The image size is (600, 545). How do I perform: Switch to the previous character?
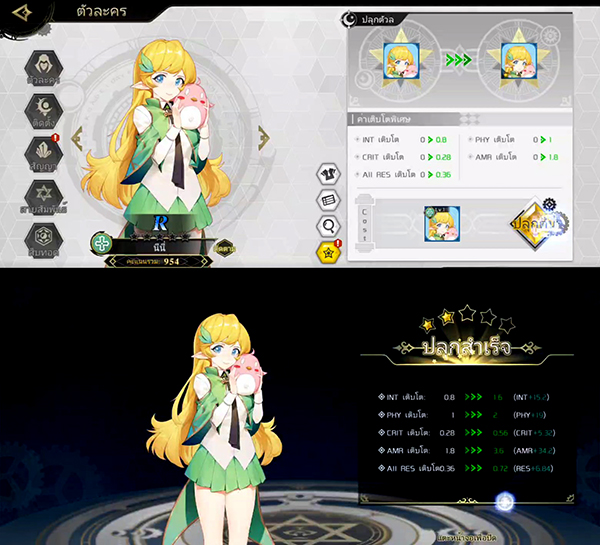coord(78,139)
